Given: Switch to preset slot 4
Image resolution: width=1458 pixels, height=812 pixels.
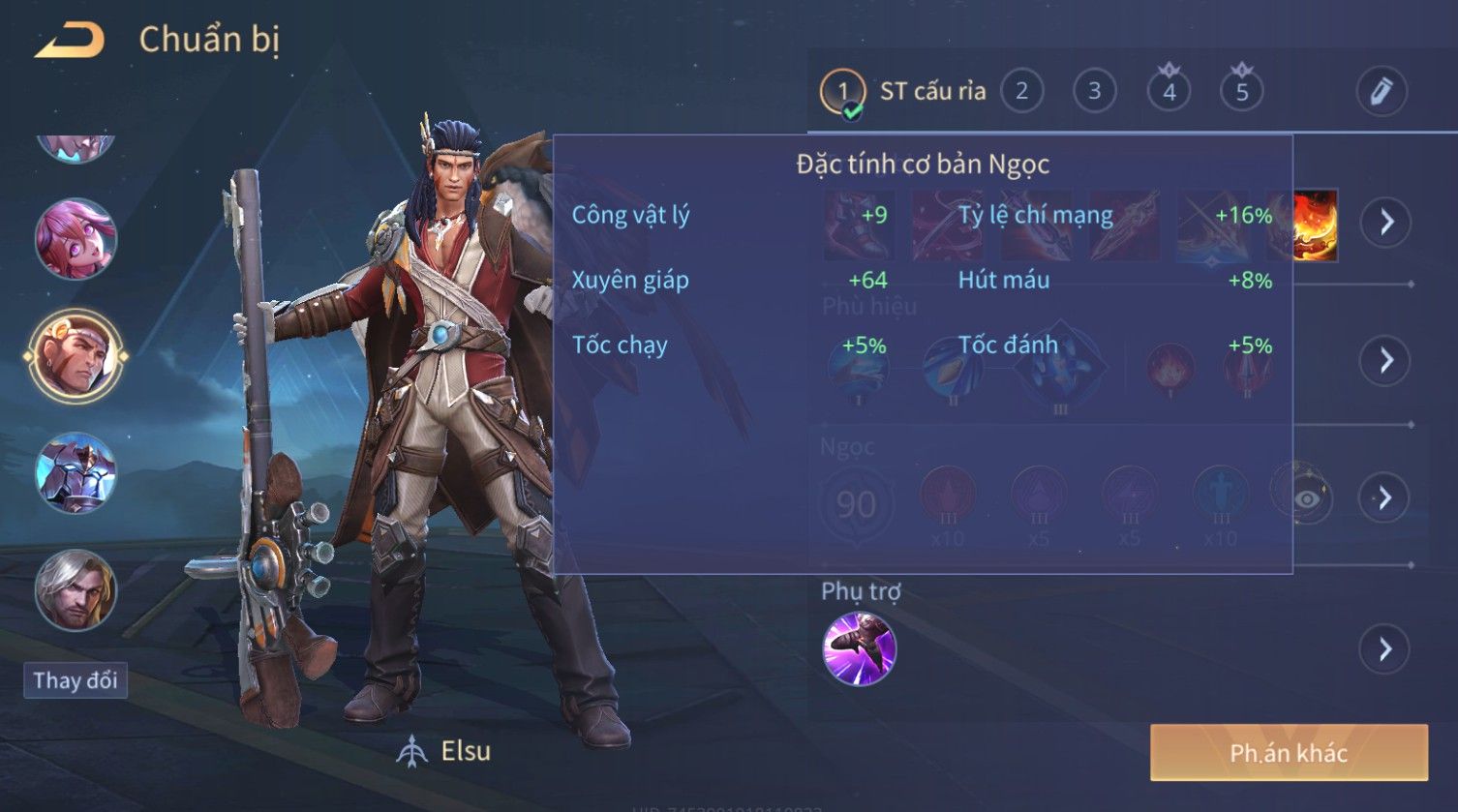Looking at the screenshot, I should click(1169, 91).
